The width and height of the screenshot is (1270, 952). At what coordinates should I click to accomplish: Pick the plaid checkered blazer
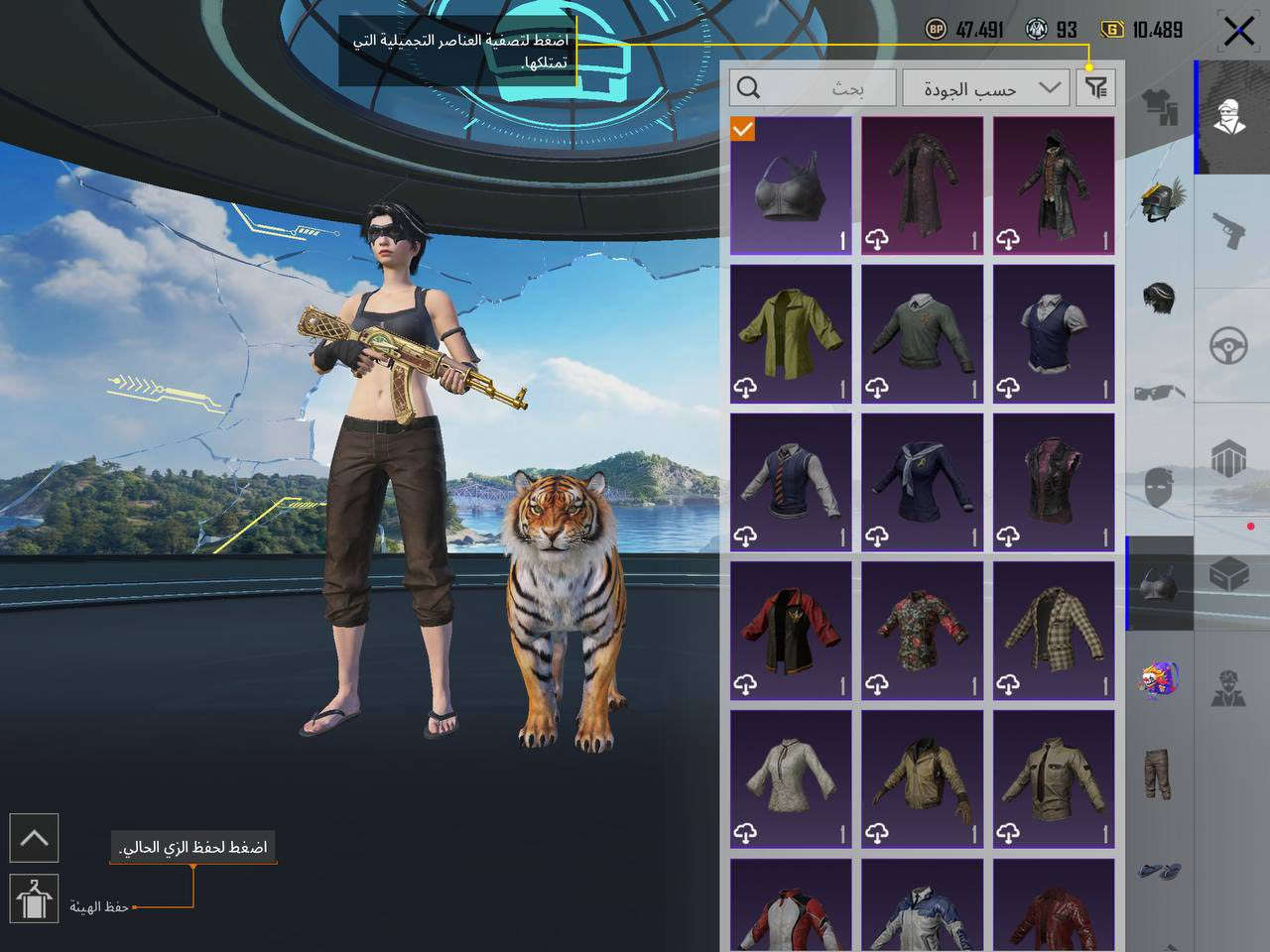click(1054, 631)
